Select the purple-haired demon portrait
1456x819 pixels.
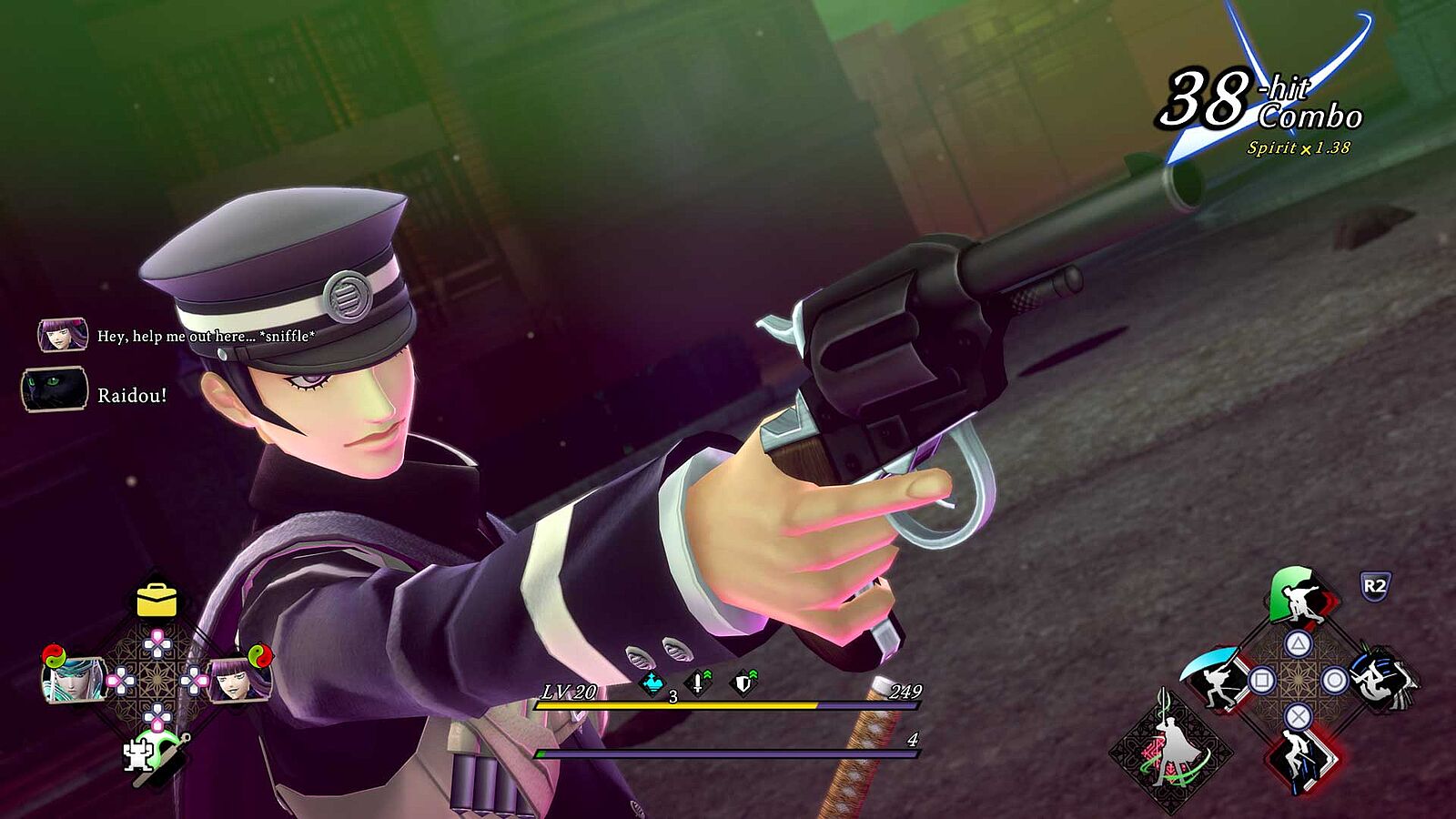point(240,678)
